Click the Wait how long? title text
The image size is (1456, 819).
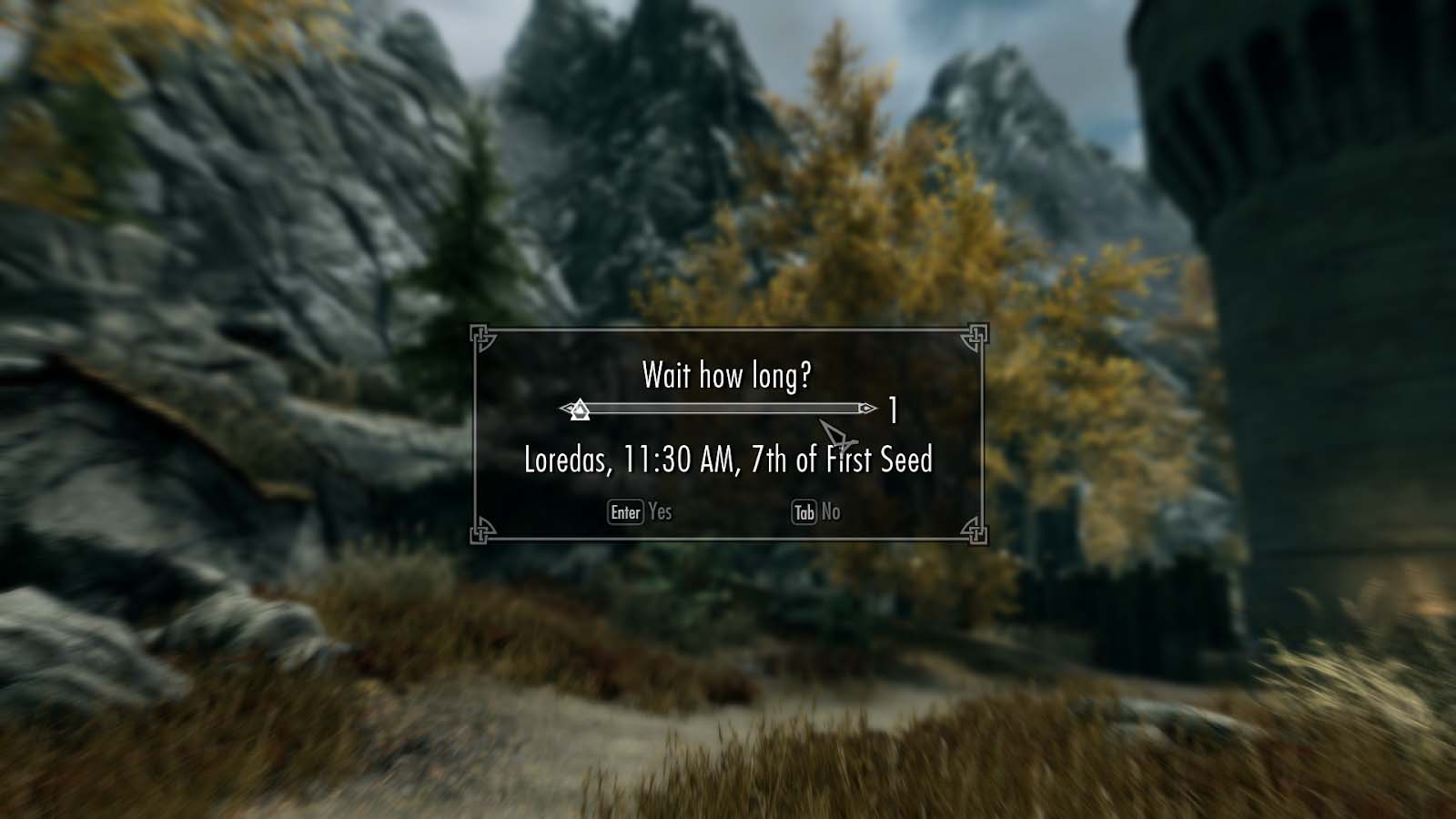click(728, 373)
